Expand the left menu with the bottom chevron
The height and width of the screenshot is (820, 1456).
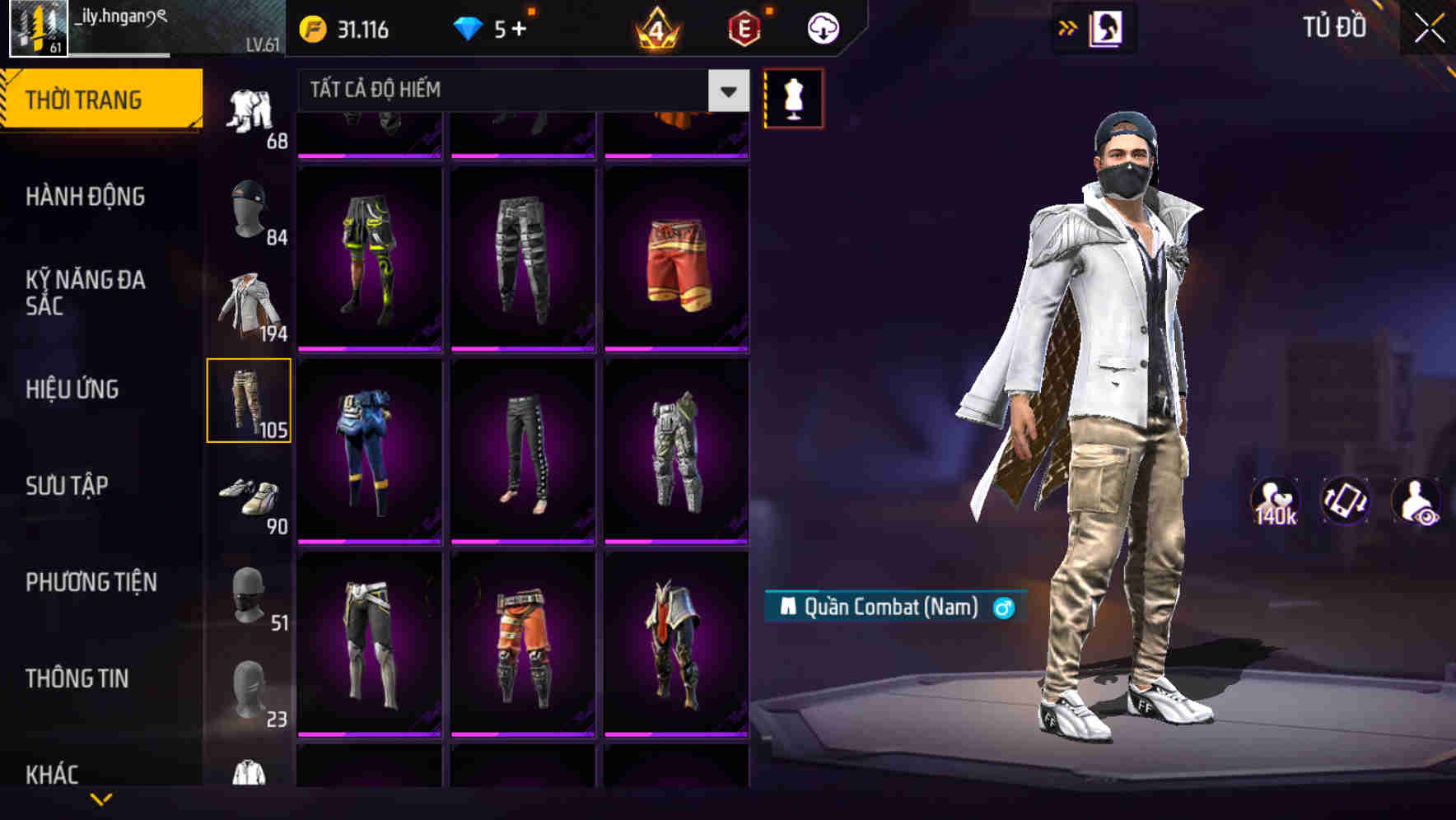click(x=101, y=797)
